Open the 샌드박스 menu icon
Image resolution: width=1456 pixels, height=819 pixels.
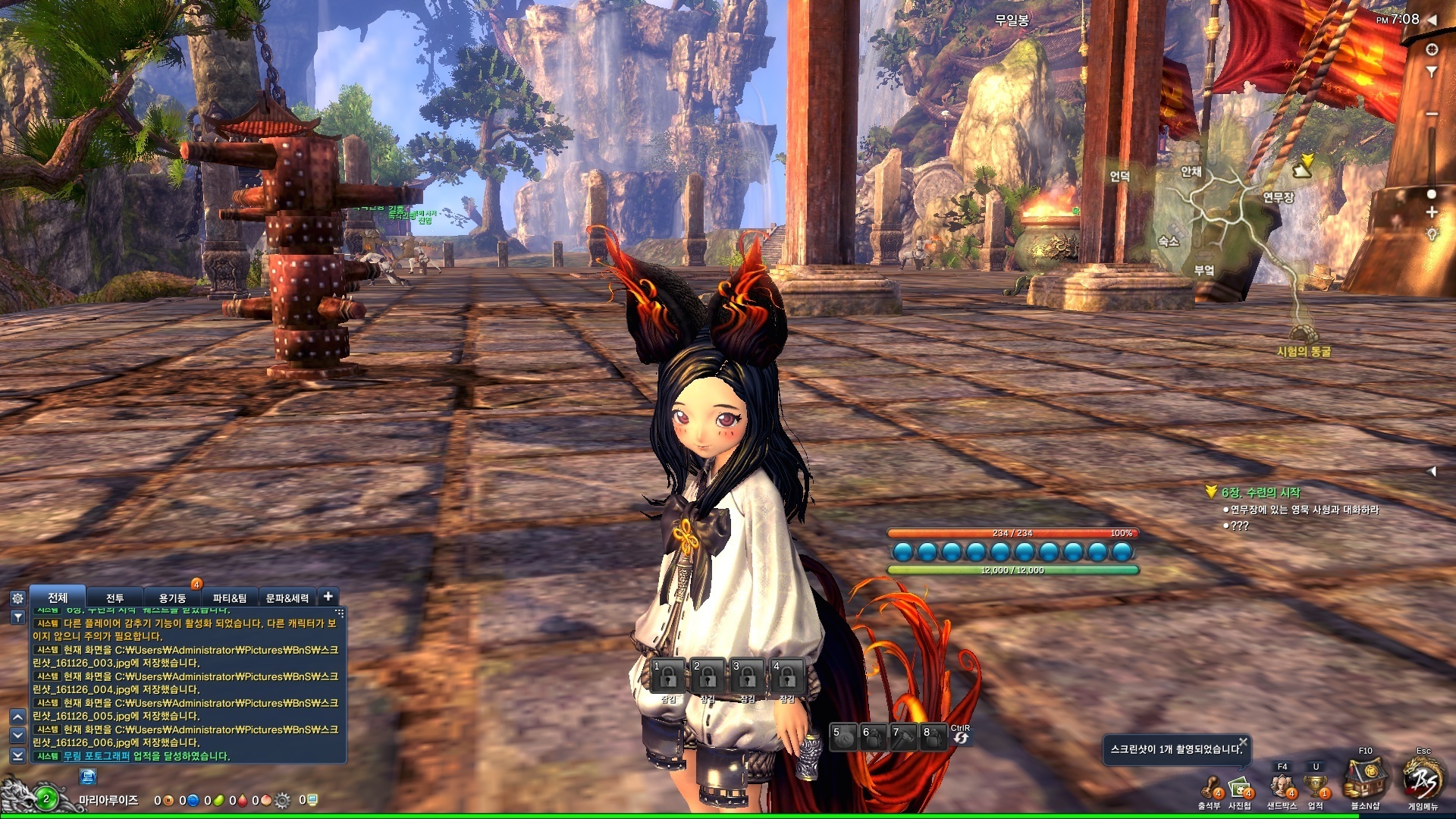1282,787
